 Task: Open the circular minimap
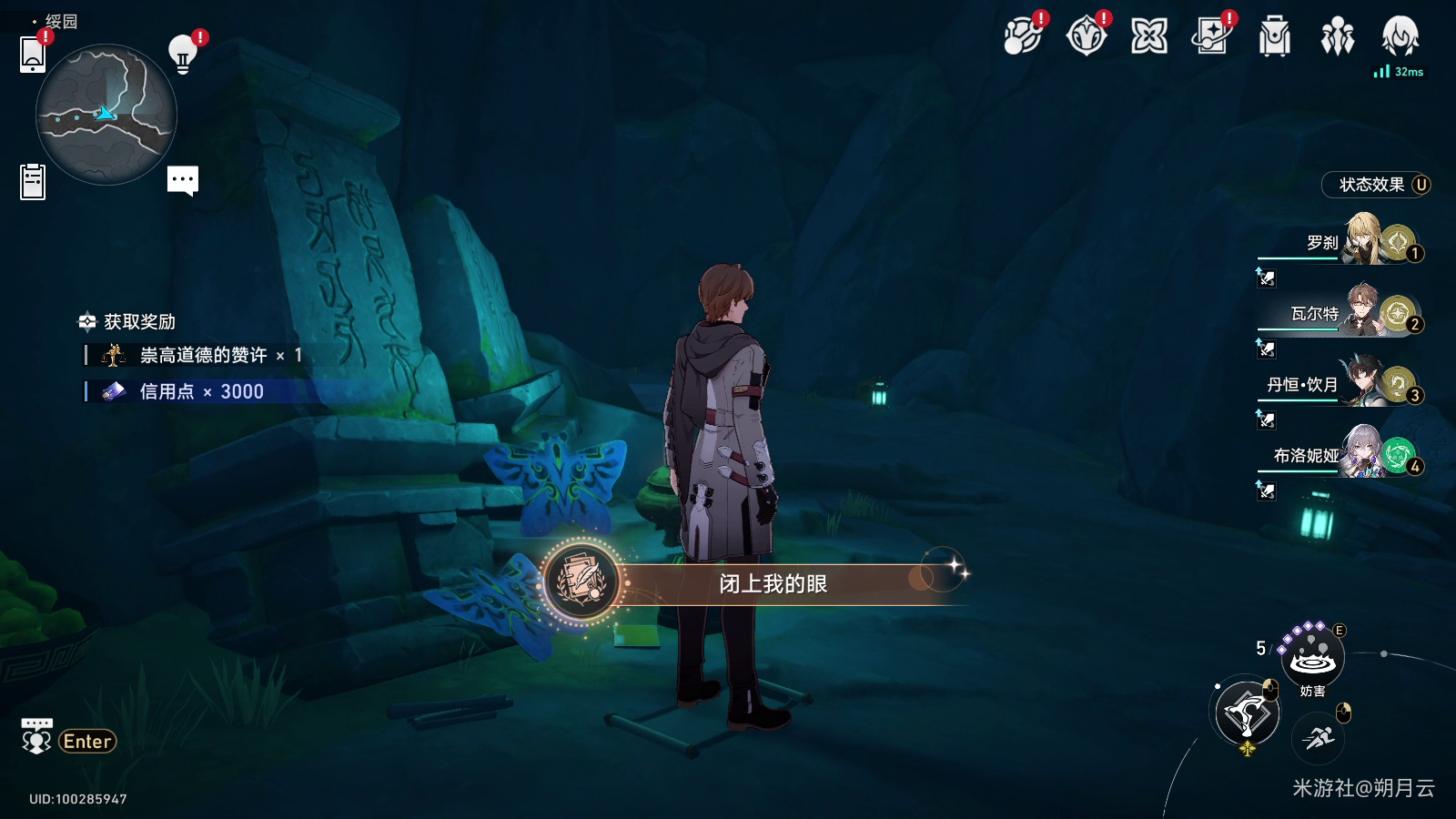[106, 116]
